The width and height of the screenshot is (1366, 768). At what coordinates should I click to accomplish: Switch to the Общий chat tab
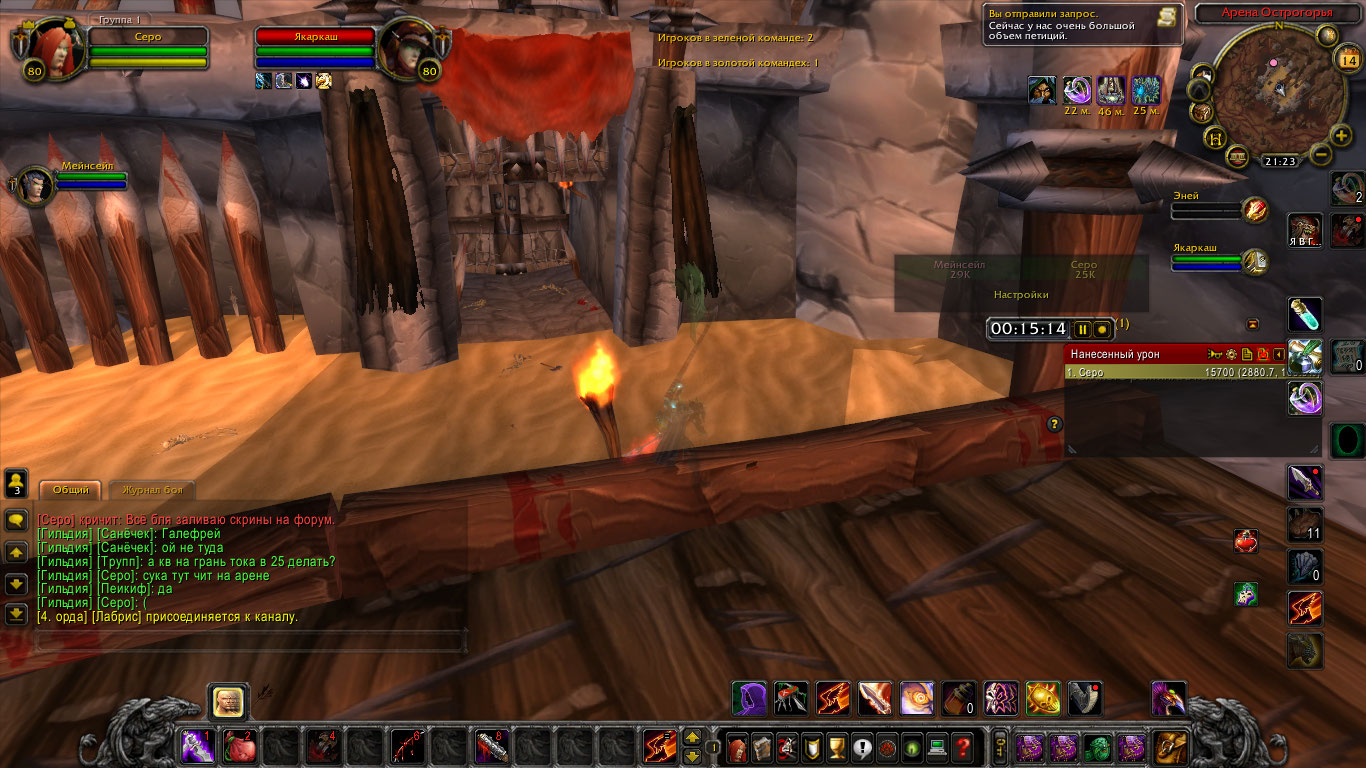click(x=70, y=490)
